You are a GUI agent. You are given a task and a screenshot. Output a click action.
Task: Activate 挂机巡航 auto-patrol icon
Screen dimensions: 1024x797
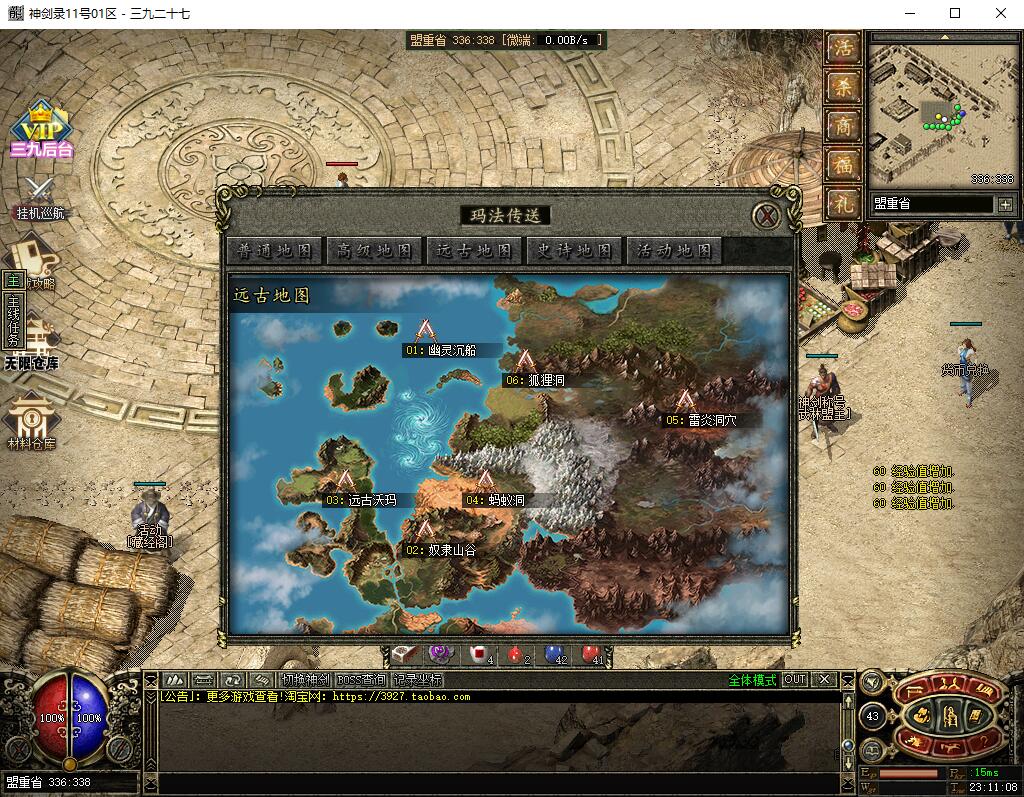pos(41,195)
